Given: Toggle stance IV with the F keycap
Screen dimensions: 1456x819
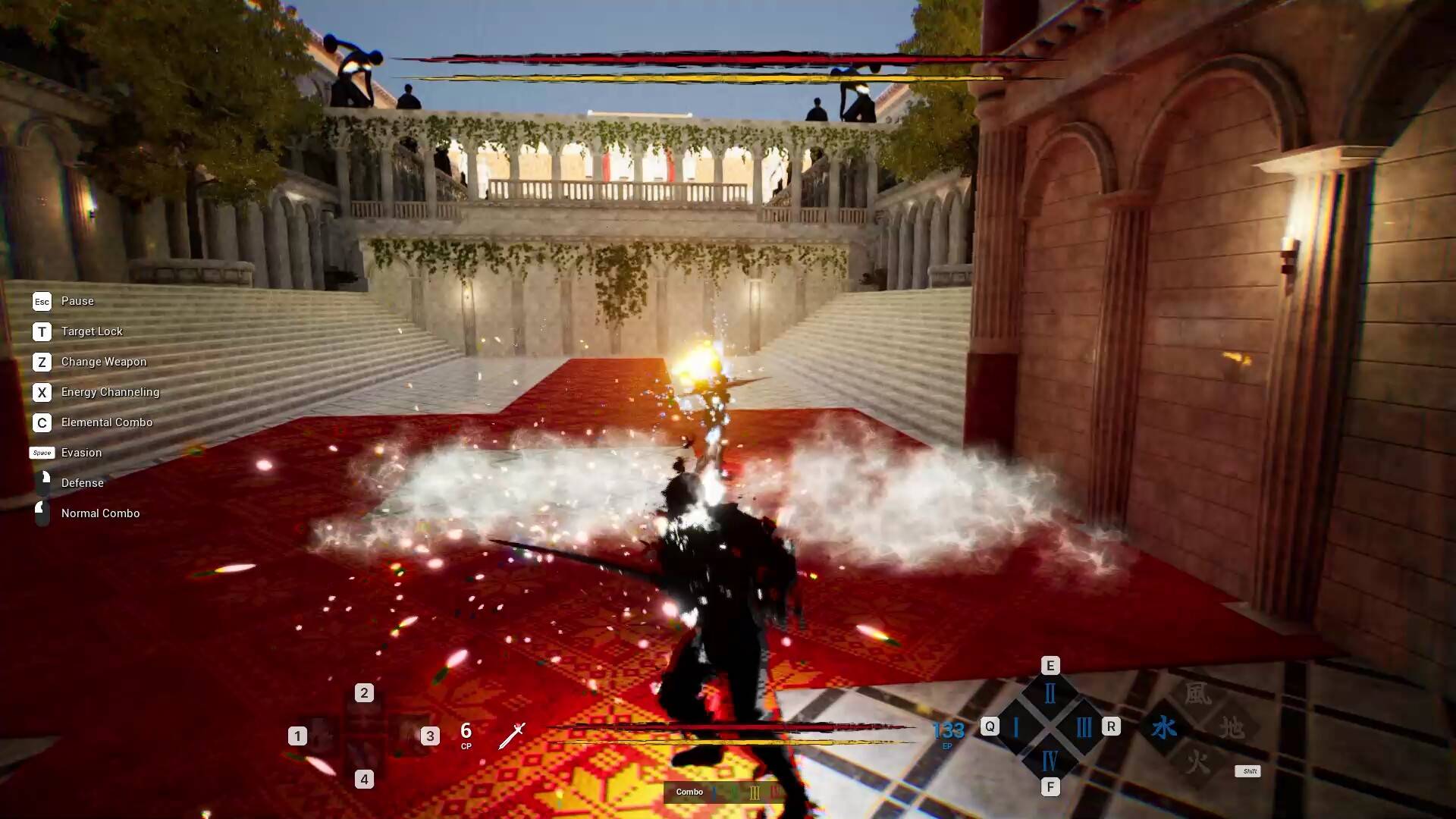Looking at the screenshot, I should point(1050,787).
